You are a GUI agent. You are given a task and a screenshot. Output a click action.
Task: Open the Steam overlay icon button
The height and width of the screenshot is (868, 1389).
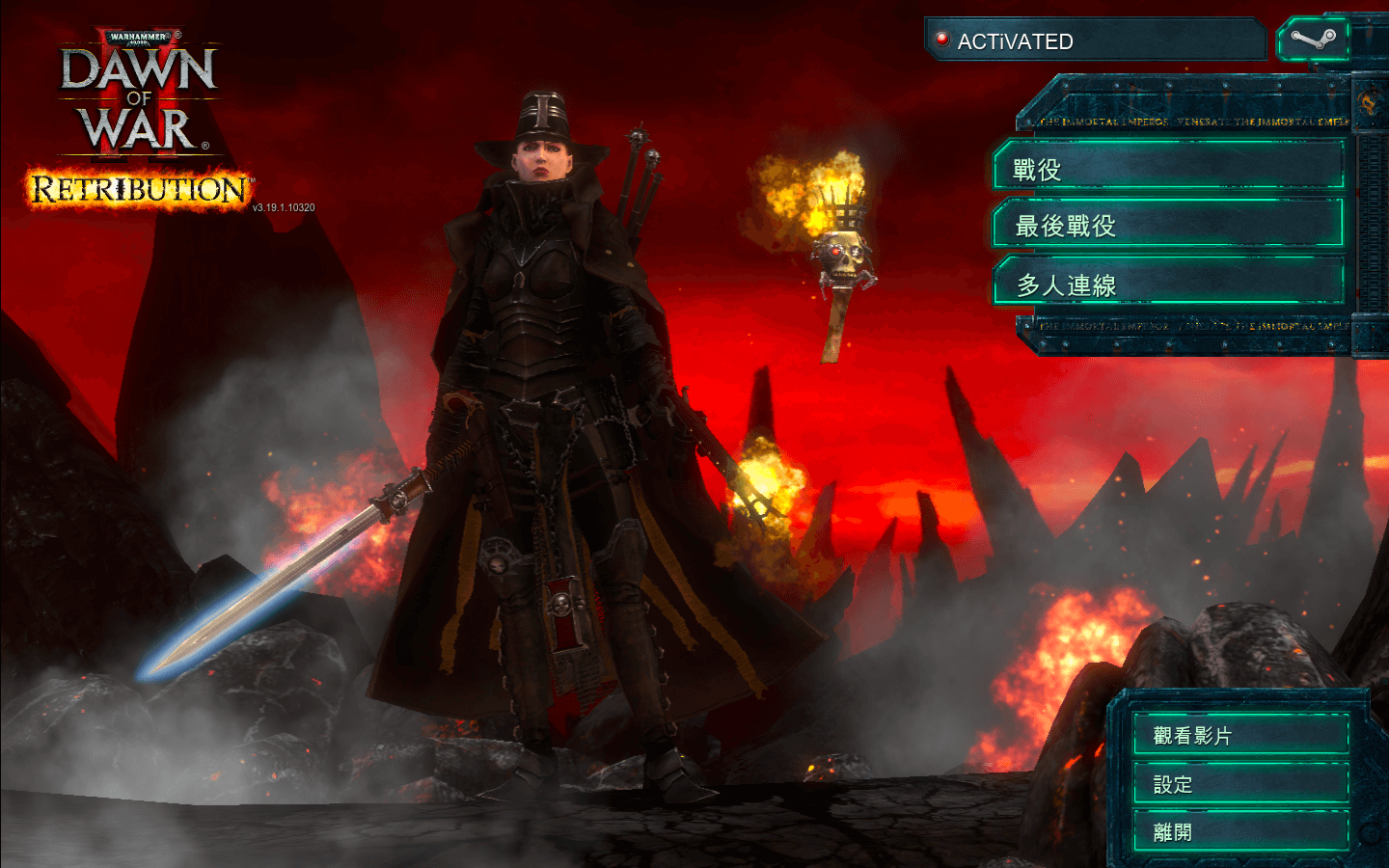(1313, 41)
